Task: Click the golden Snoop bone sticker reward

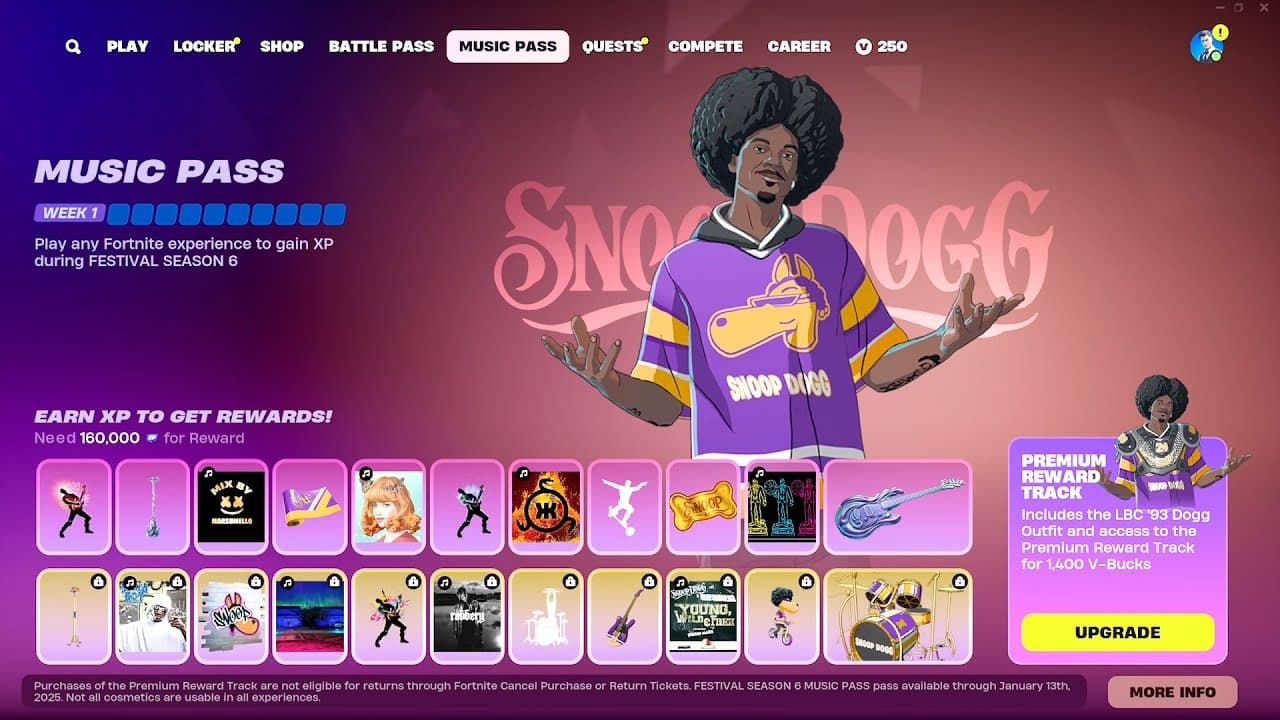Action: point(703,507)
